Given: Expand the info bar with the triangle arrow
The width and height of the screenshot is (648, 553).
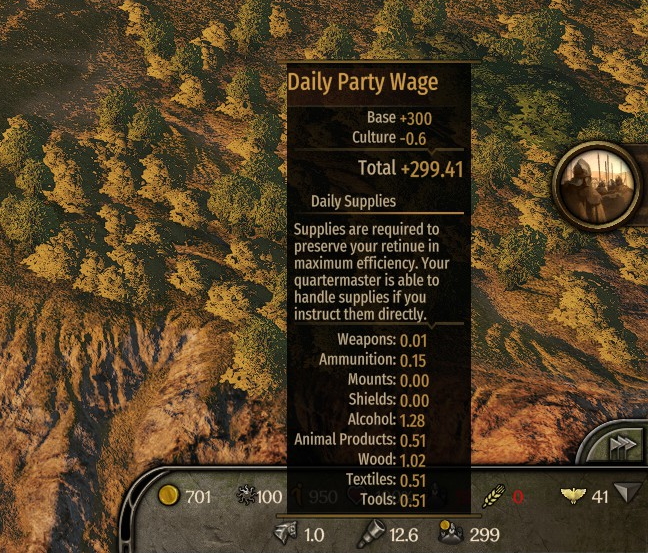Looking at the screenshot, I should 628,494.
